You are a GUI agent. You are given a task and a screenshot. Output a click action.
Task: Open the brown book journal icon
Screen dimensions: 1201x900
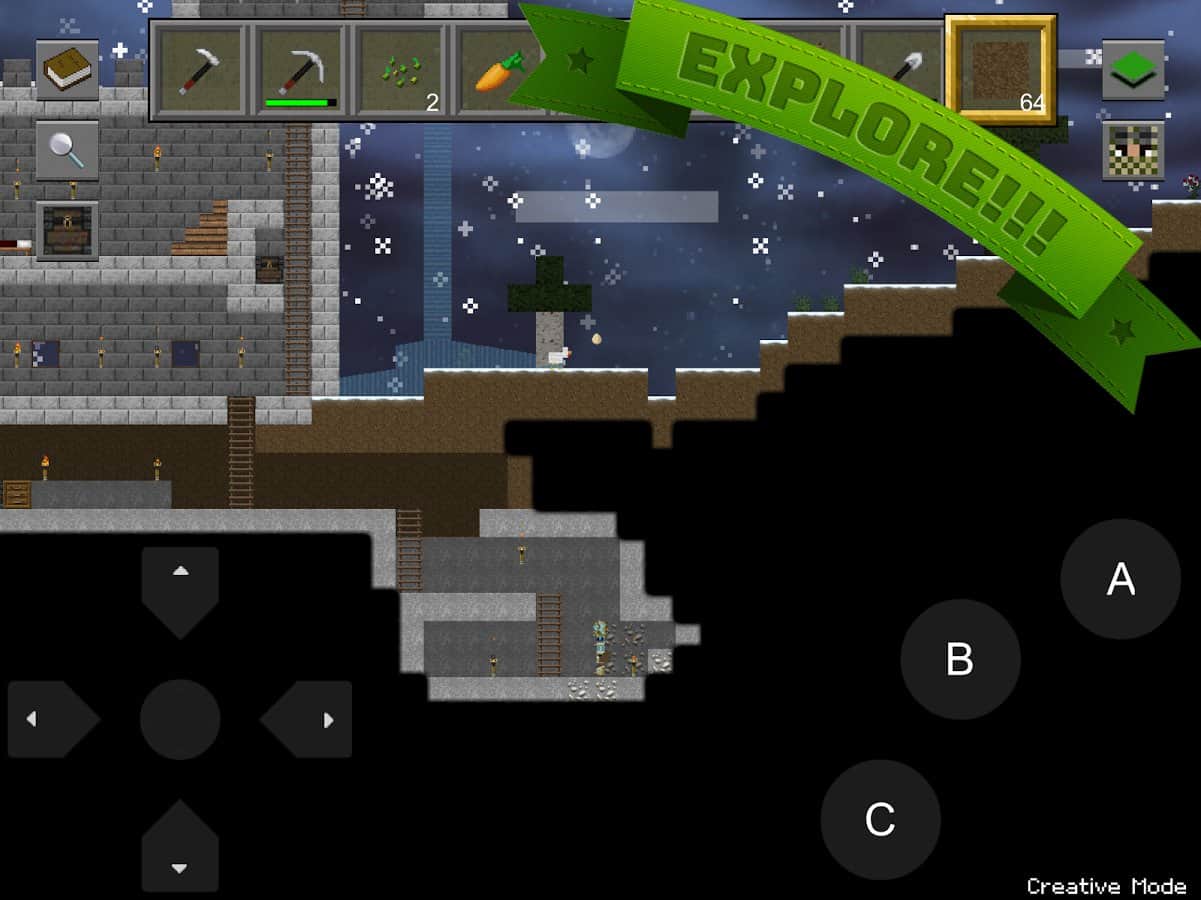pos(68,71)
